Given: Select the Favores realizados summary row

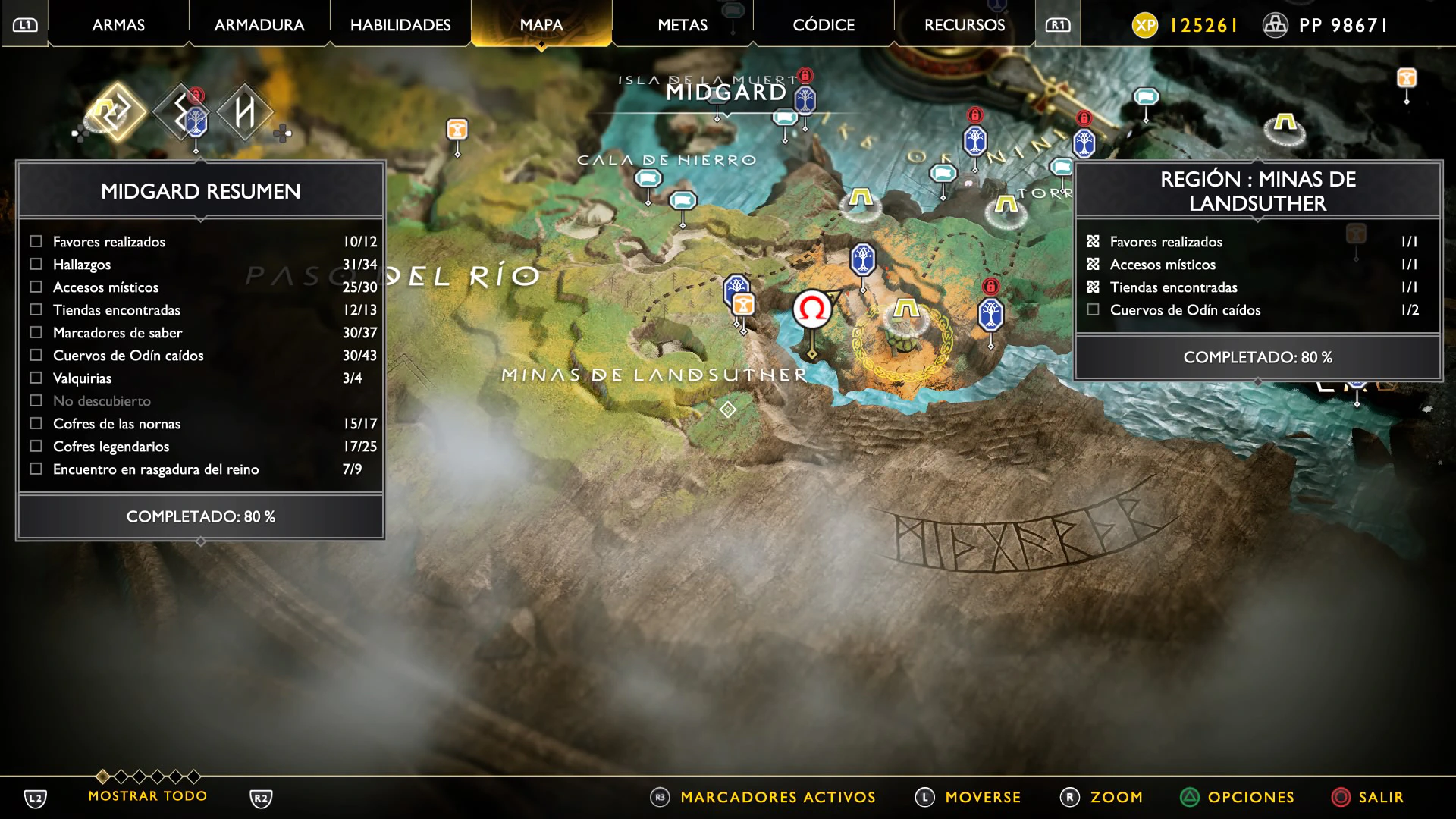Looking at the screenshot, I should click(201, 242).
